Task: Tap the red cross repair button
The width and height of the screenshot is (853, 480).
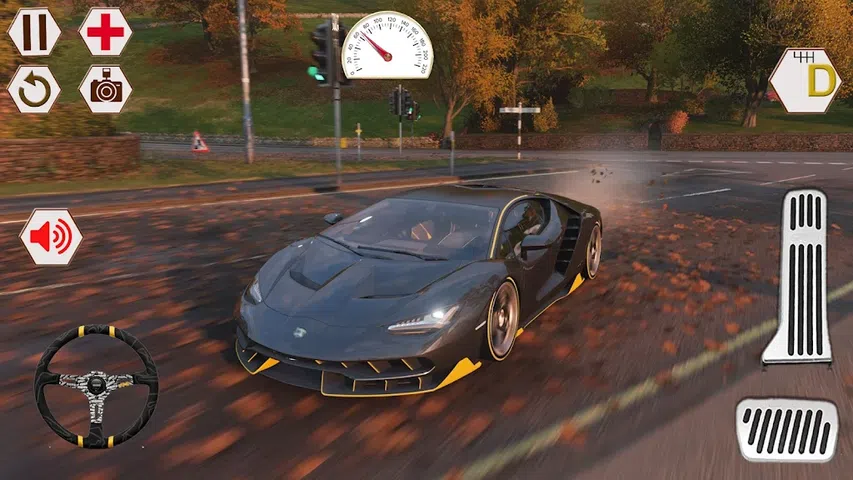Action: pyautogui.click(x=105, y=32)
